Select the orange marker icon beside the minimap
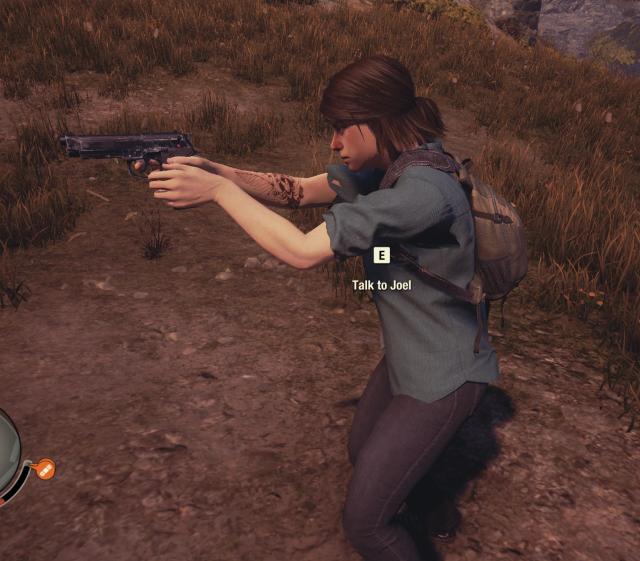Image resolution: width=640 pixels, height=561 pixels. pos(44,468)
